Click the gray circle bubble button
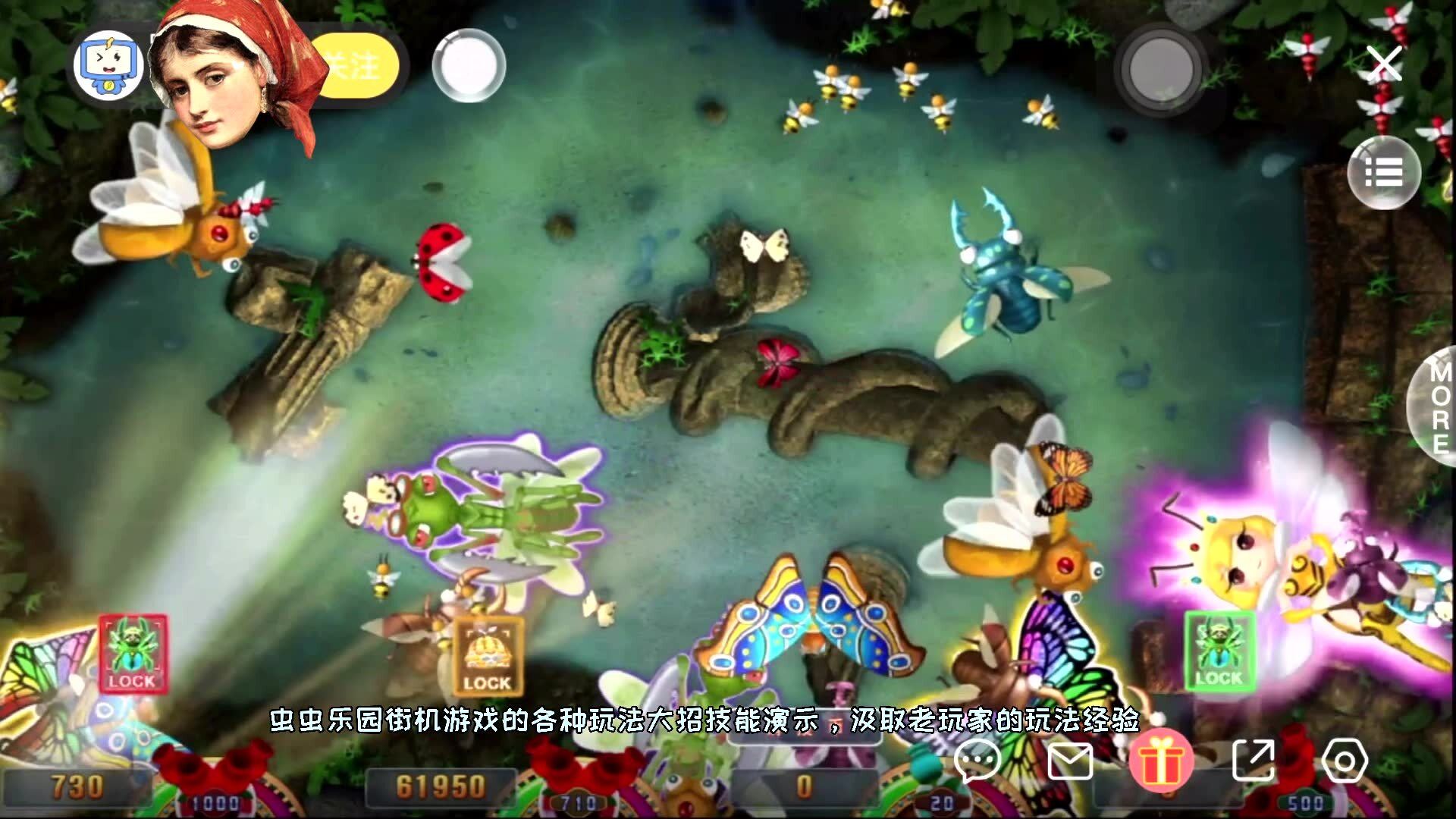Viewport: 1456px width, 819px height. tap(1160, 68)
